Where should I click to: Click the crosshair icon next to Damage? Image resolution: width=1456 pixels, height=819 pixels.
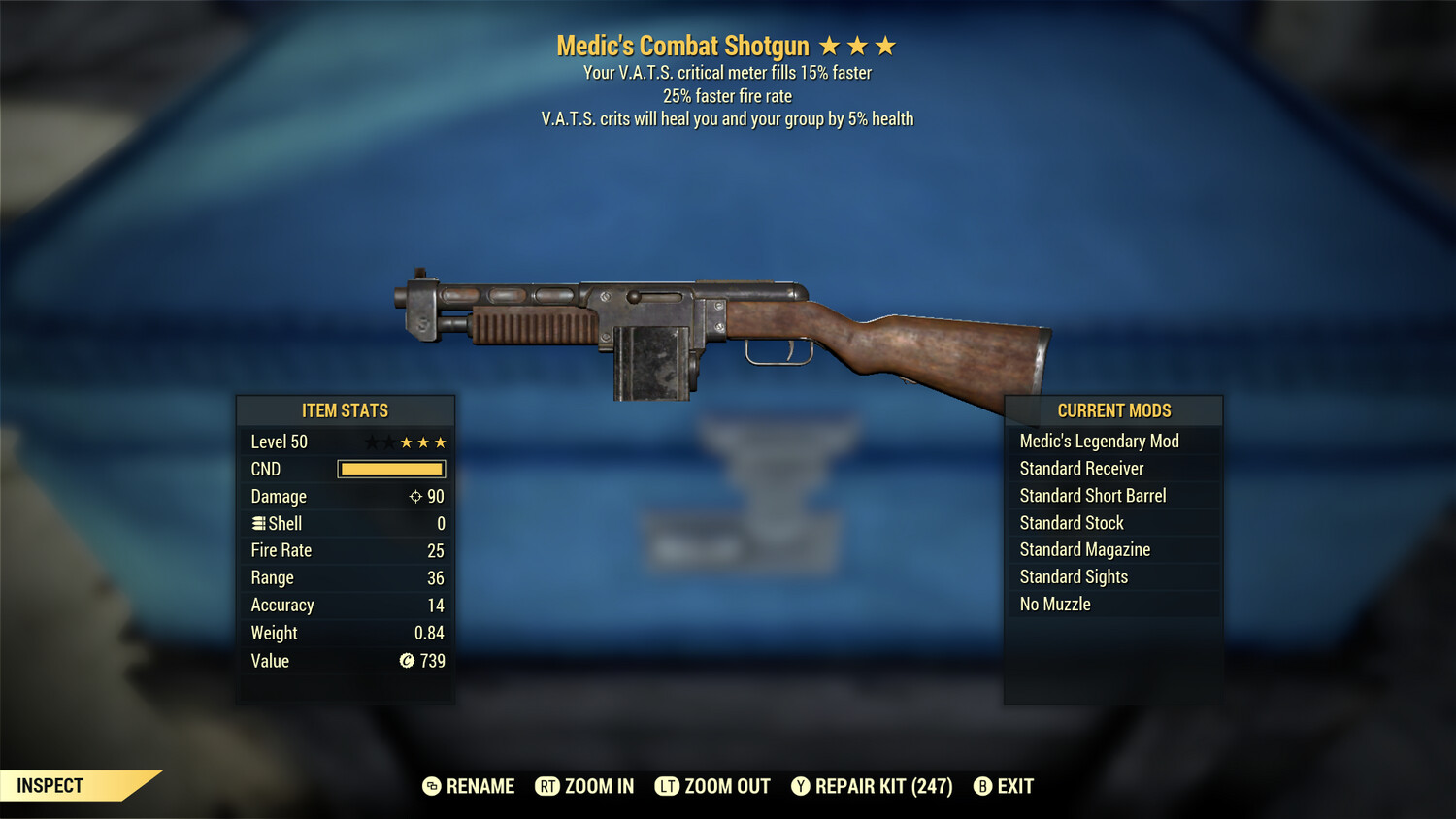coord(415,496)
